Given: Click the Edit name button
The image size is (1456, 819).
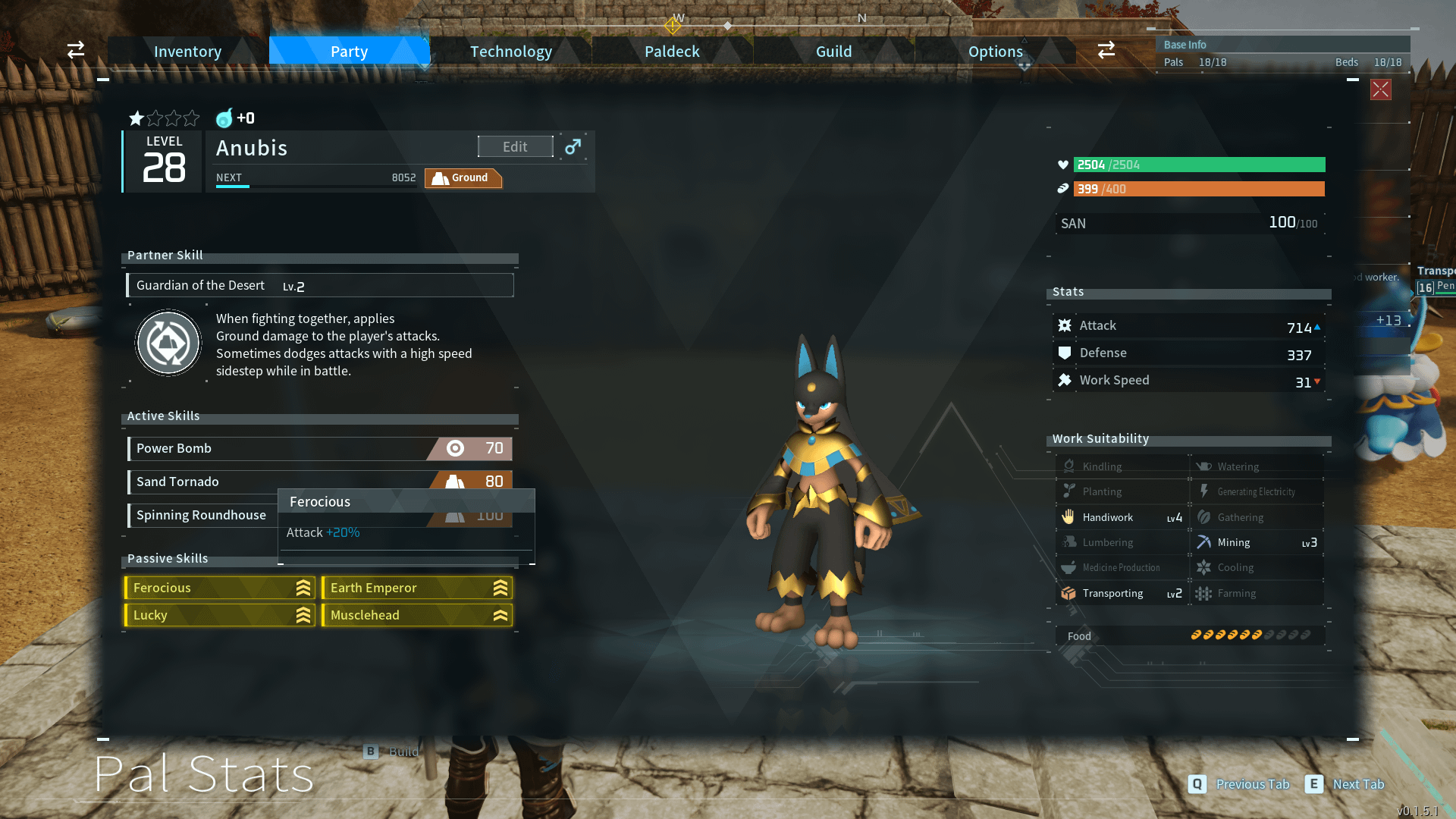Looking at the screenshot, I should [515, 147].
